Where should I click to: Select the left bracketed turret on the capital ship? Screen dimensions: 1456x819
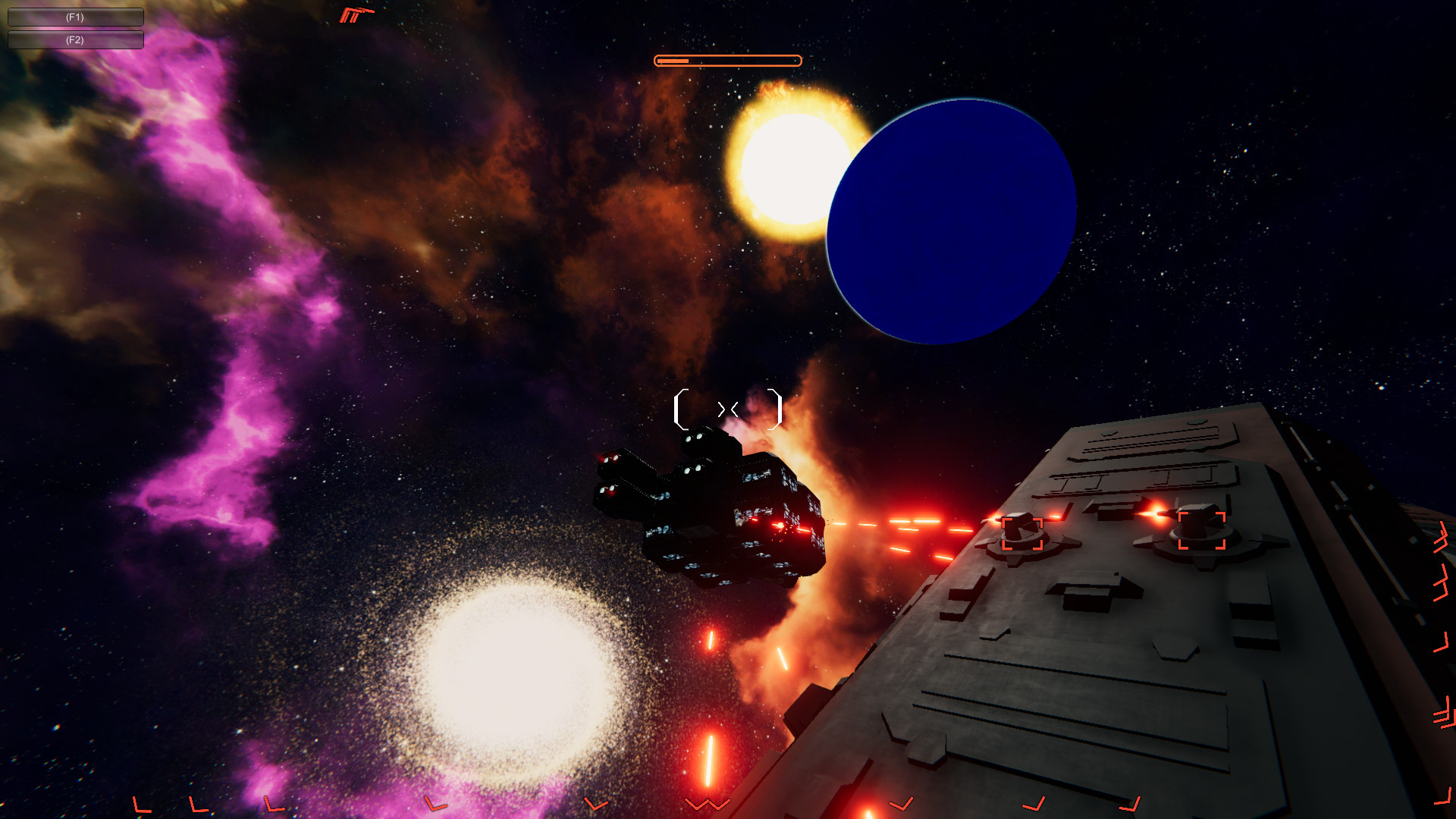click(x=1024, y=535)
